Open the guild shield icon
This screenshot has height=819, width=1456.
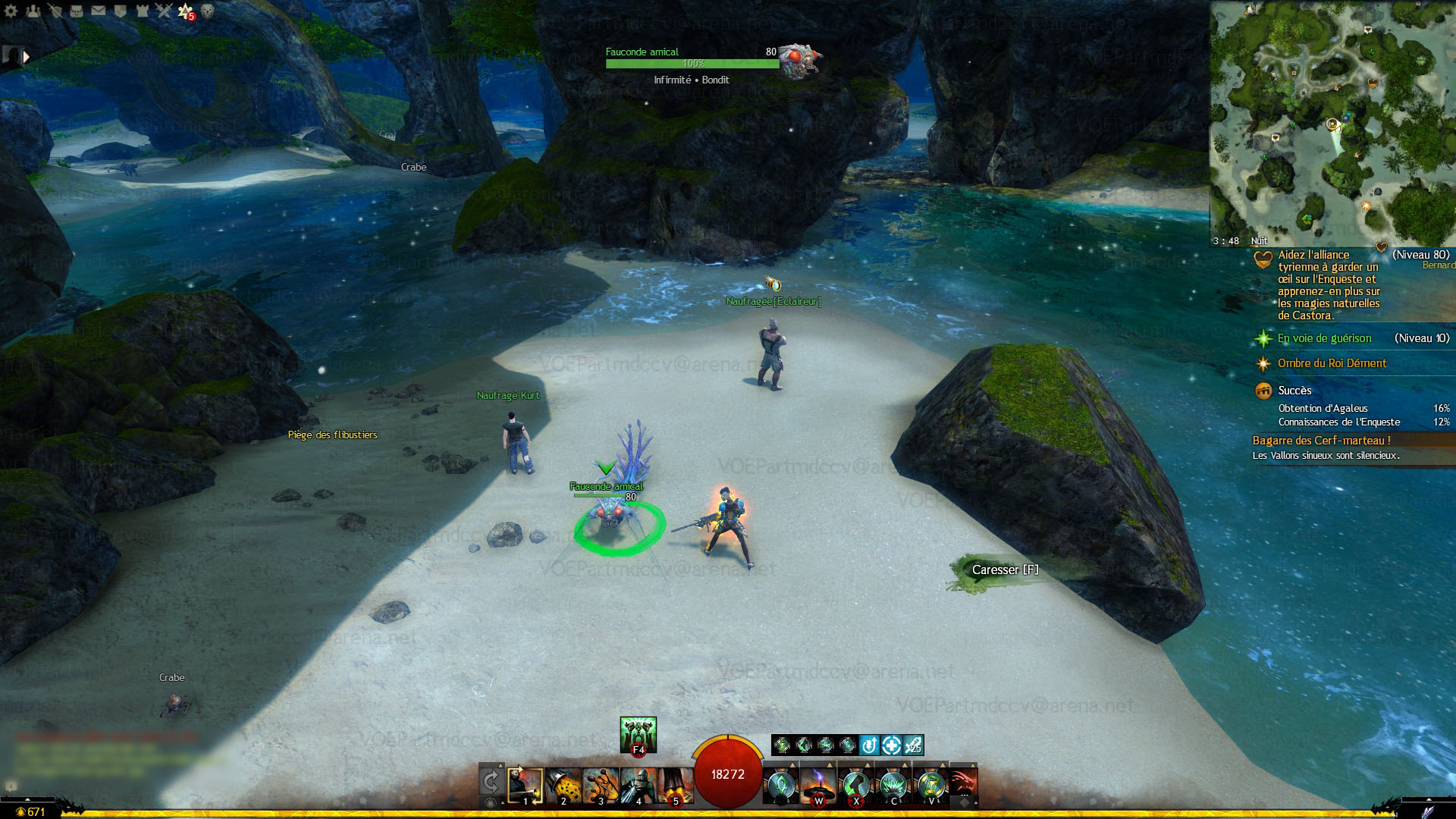click(x=120, y=11)
